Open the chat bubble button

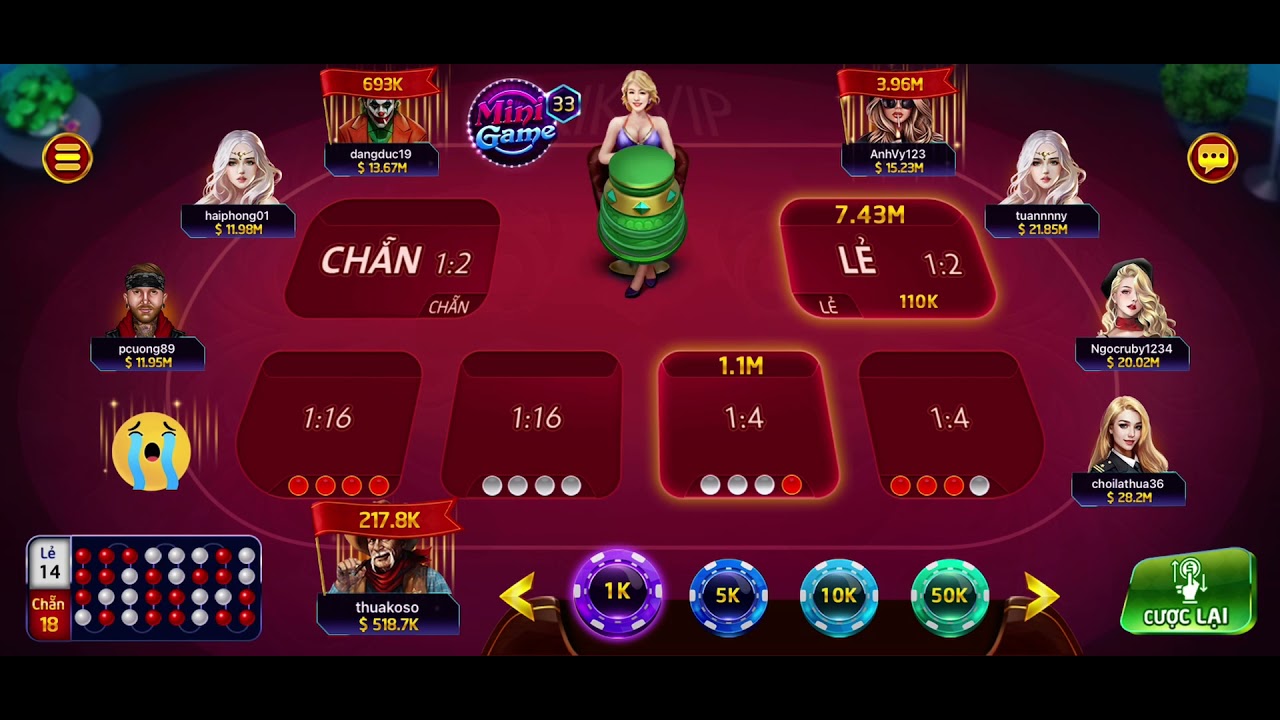pyautogui.click(x=1212, y=157)
